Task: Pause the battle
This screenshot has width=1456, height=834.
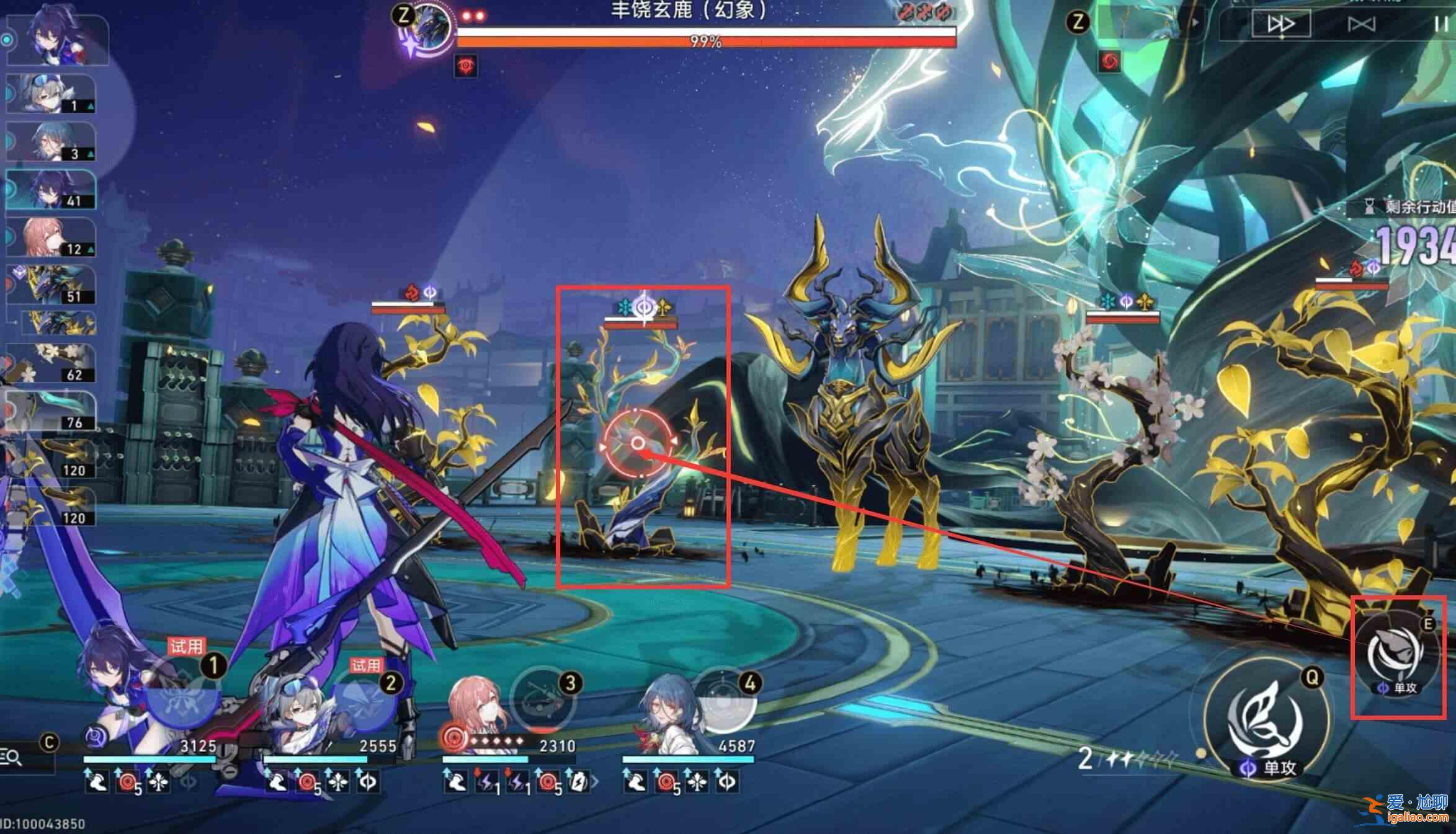Action: point(1439,24)
